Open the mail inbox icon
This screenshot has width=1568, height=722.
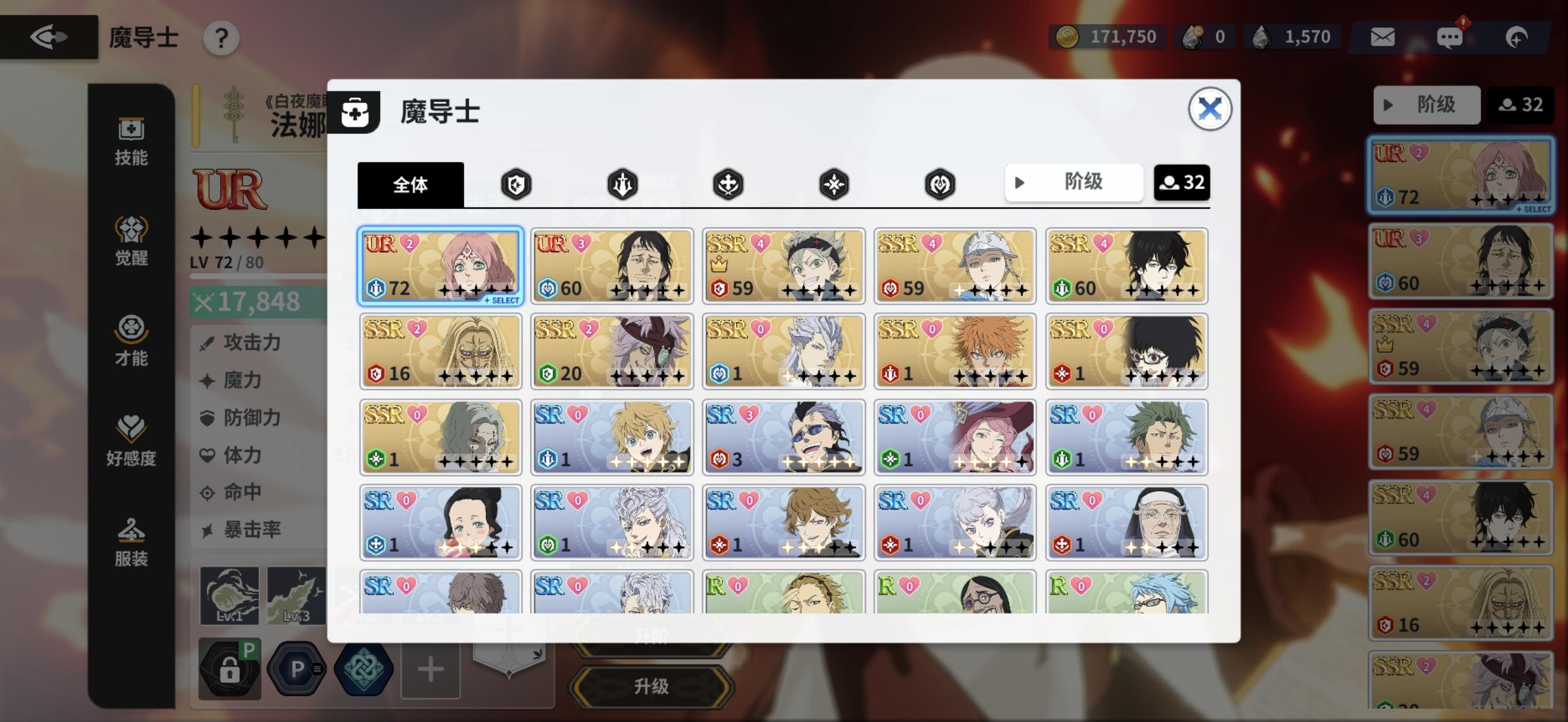[1382, 36]
